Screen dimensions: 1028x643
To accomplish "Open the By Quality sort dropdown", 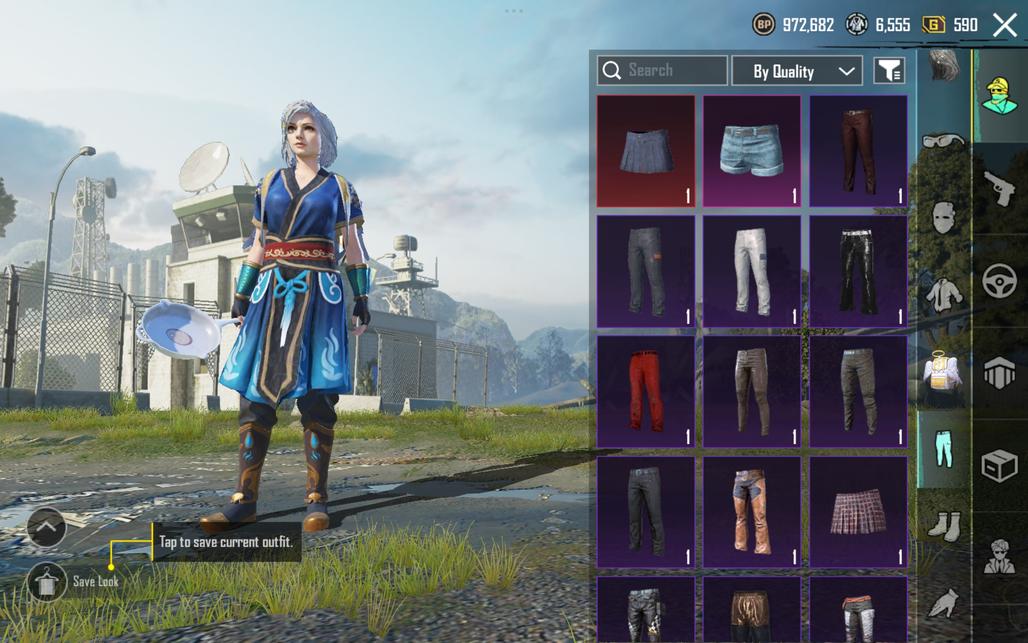I will pos(797,71).
